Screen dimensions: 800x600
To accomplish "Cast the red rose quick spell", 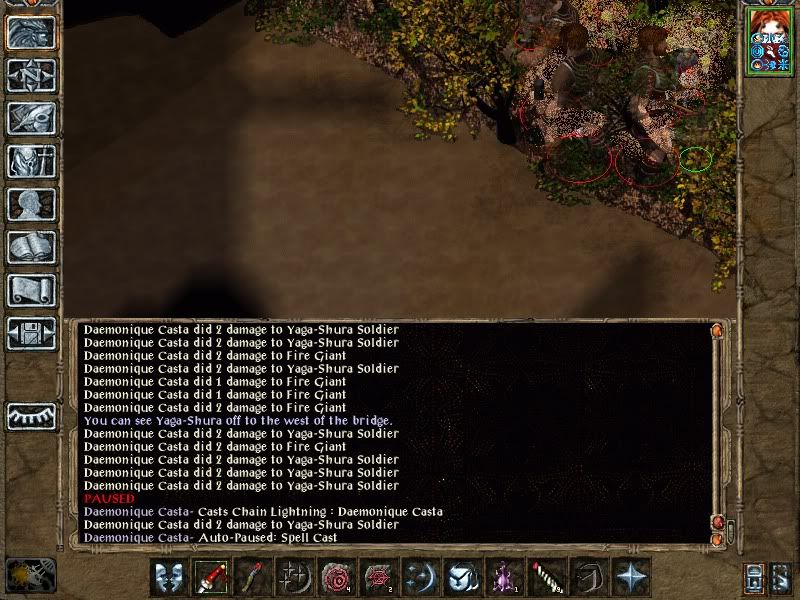I will point(335,578).
